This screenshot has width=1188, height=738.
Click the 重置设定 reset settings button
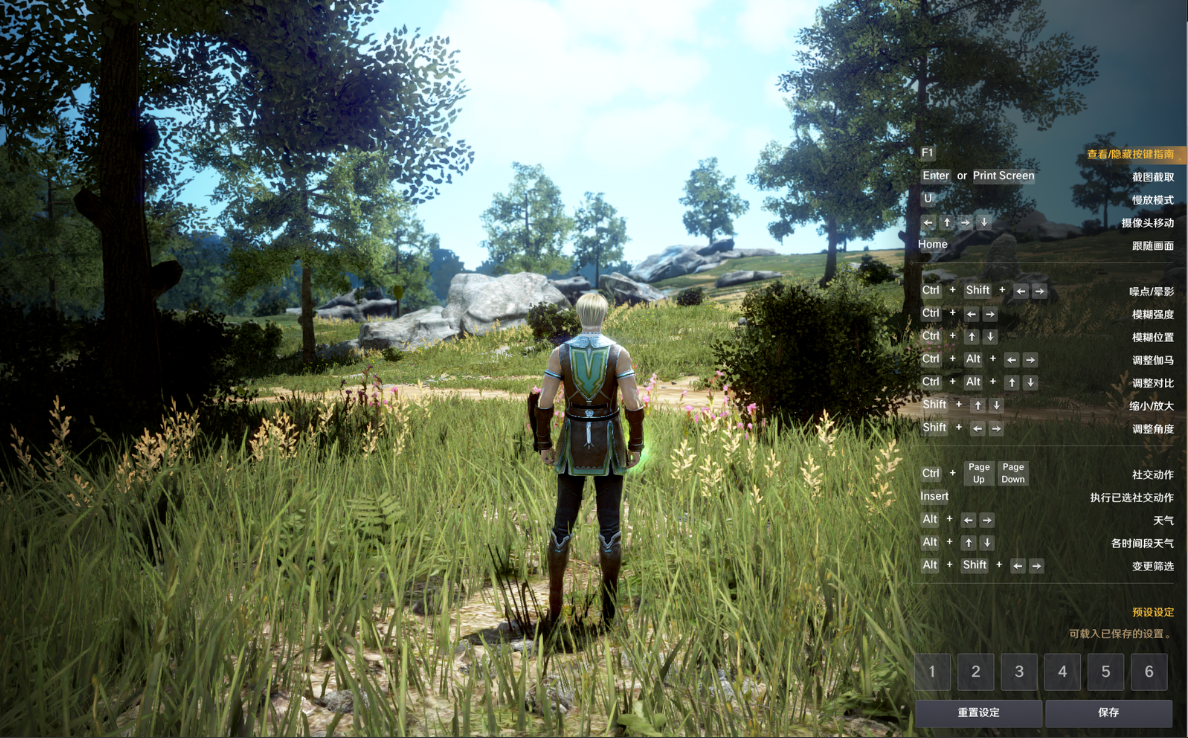click(978, 713)
